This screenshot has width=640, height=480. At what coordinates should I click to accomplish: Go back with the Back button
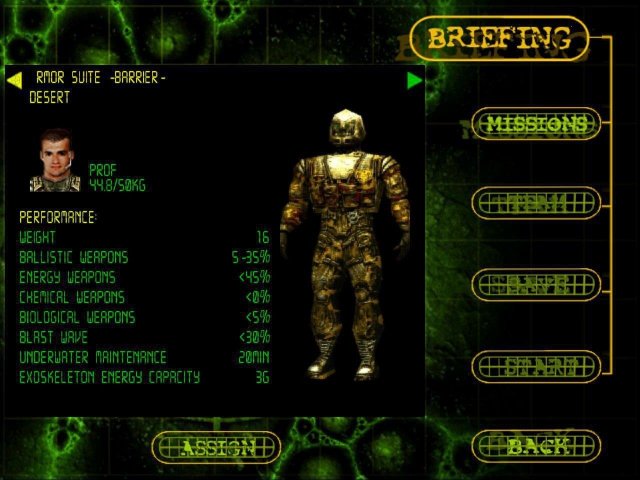click(536, 446)
